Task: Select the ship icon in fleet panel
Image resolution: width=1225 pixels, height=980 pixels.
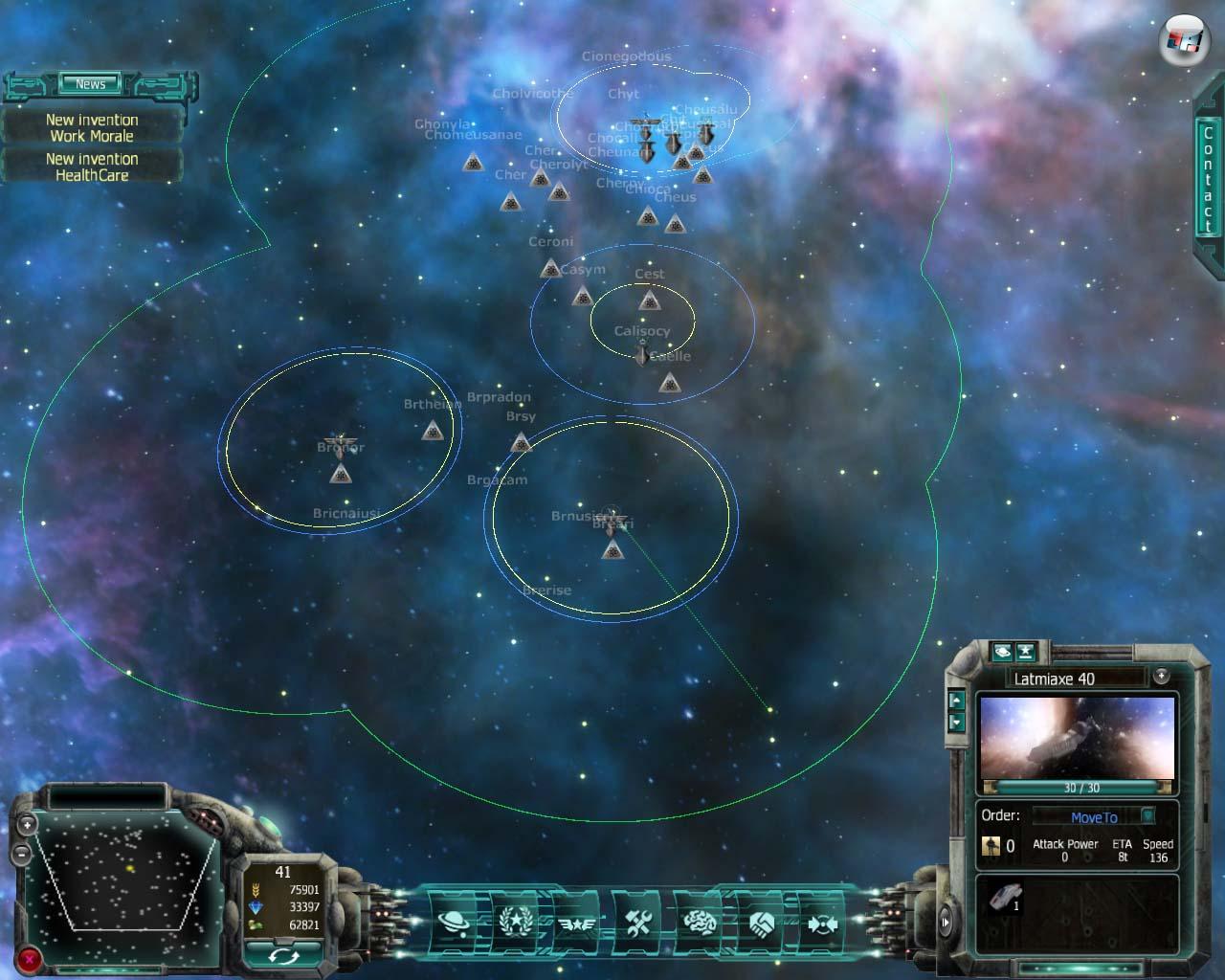Action: click(x=1004, y=897)
